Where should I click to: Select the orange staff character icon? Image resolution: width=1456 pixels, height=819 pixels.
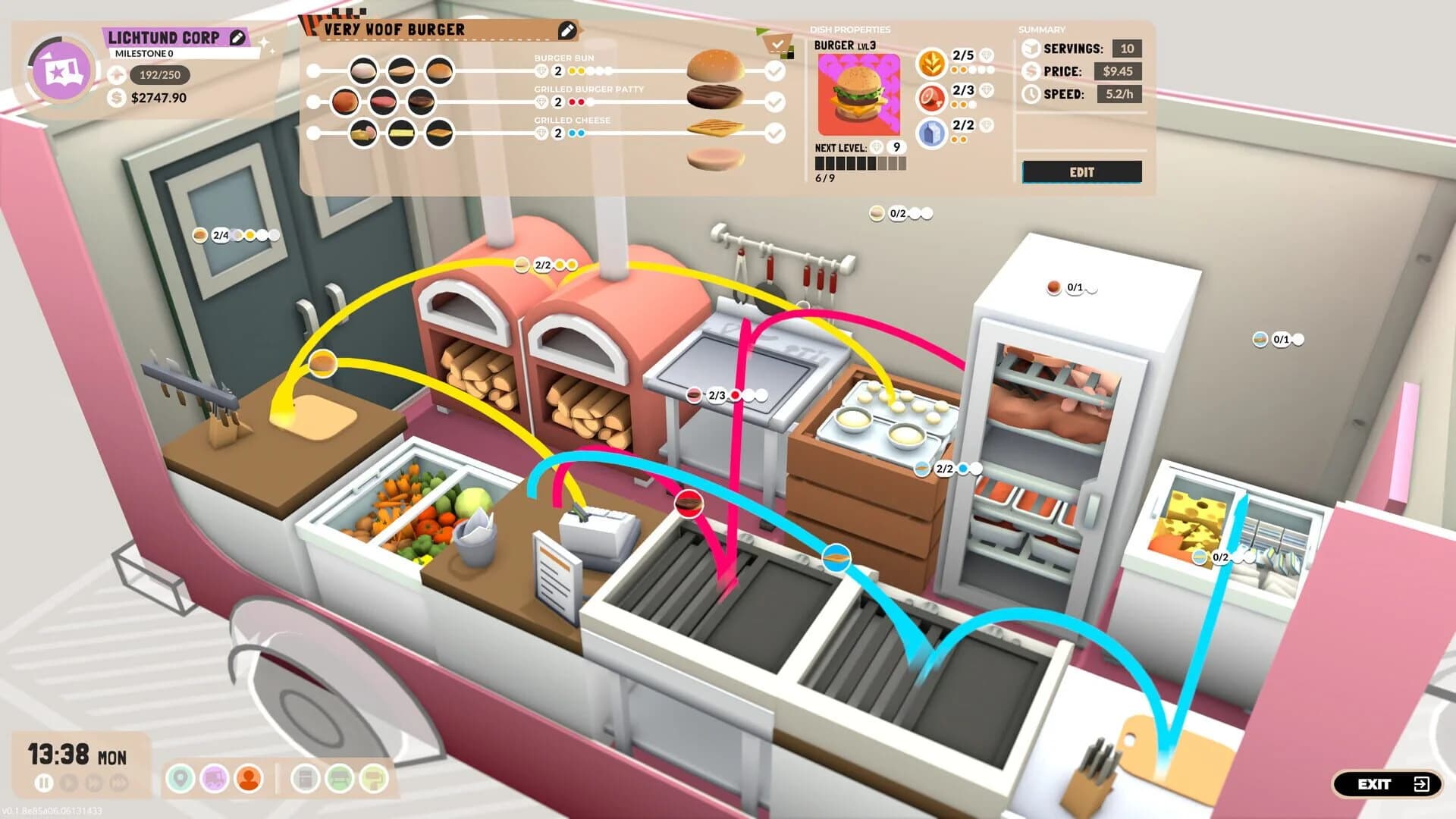pos(247,778)
